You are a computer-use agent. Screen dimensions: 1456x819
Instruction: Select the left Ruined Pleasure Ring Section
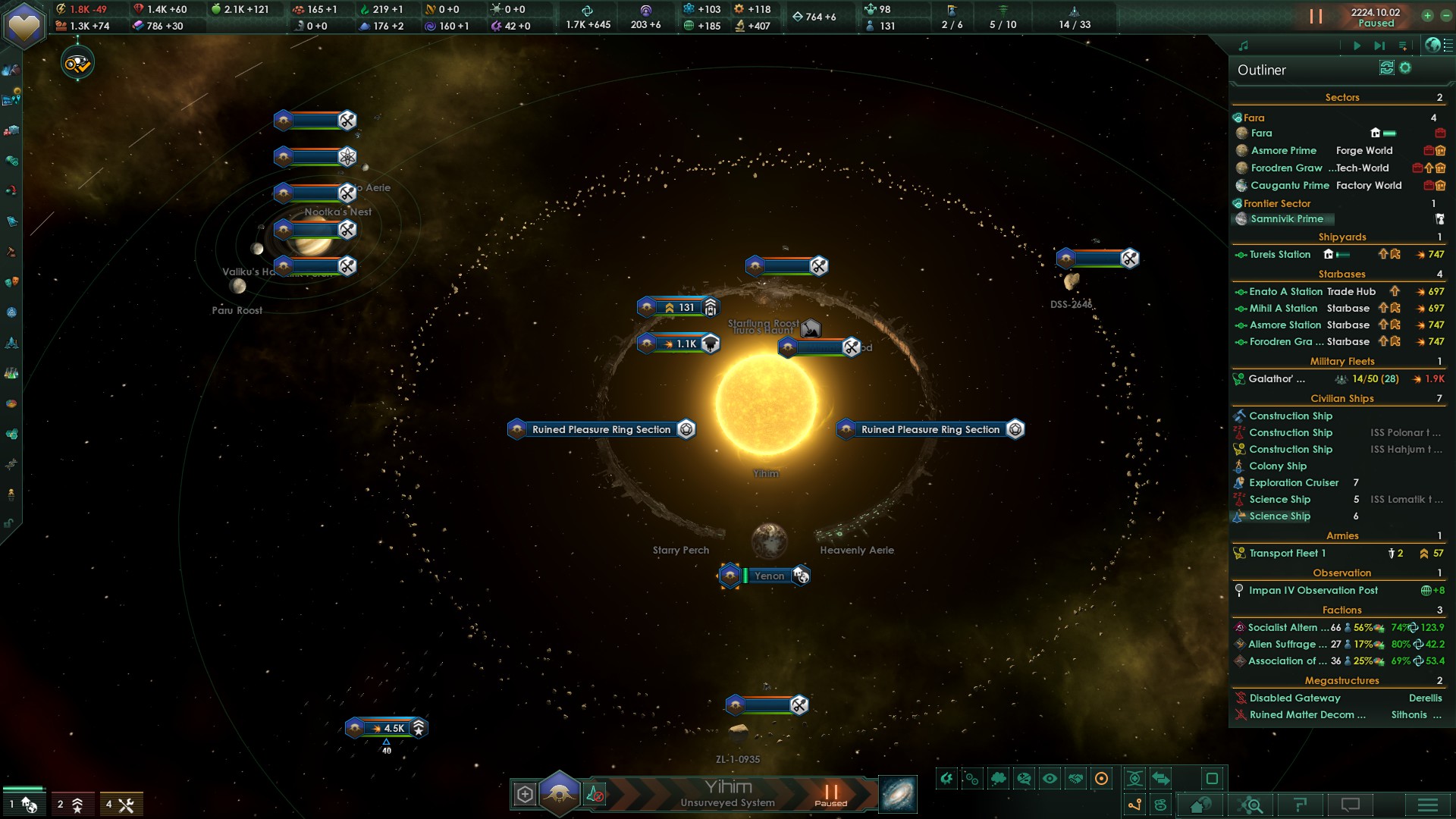(x=601, y=429)
